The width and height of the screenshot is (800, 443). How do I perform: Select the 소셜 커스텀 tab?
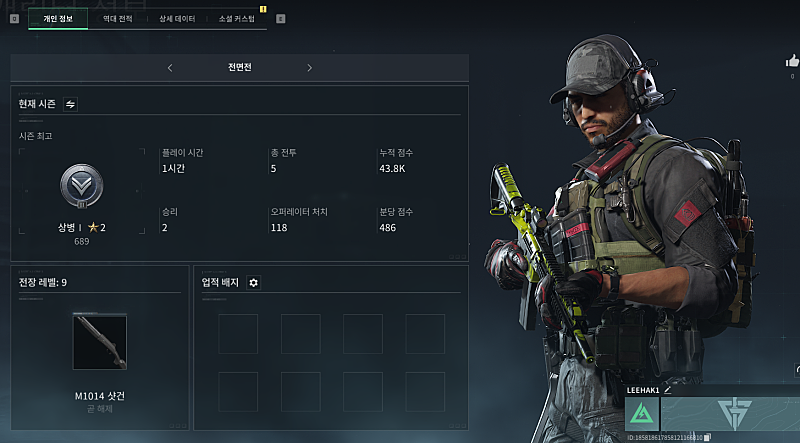coord(237,18)
